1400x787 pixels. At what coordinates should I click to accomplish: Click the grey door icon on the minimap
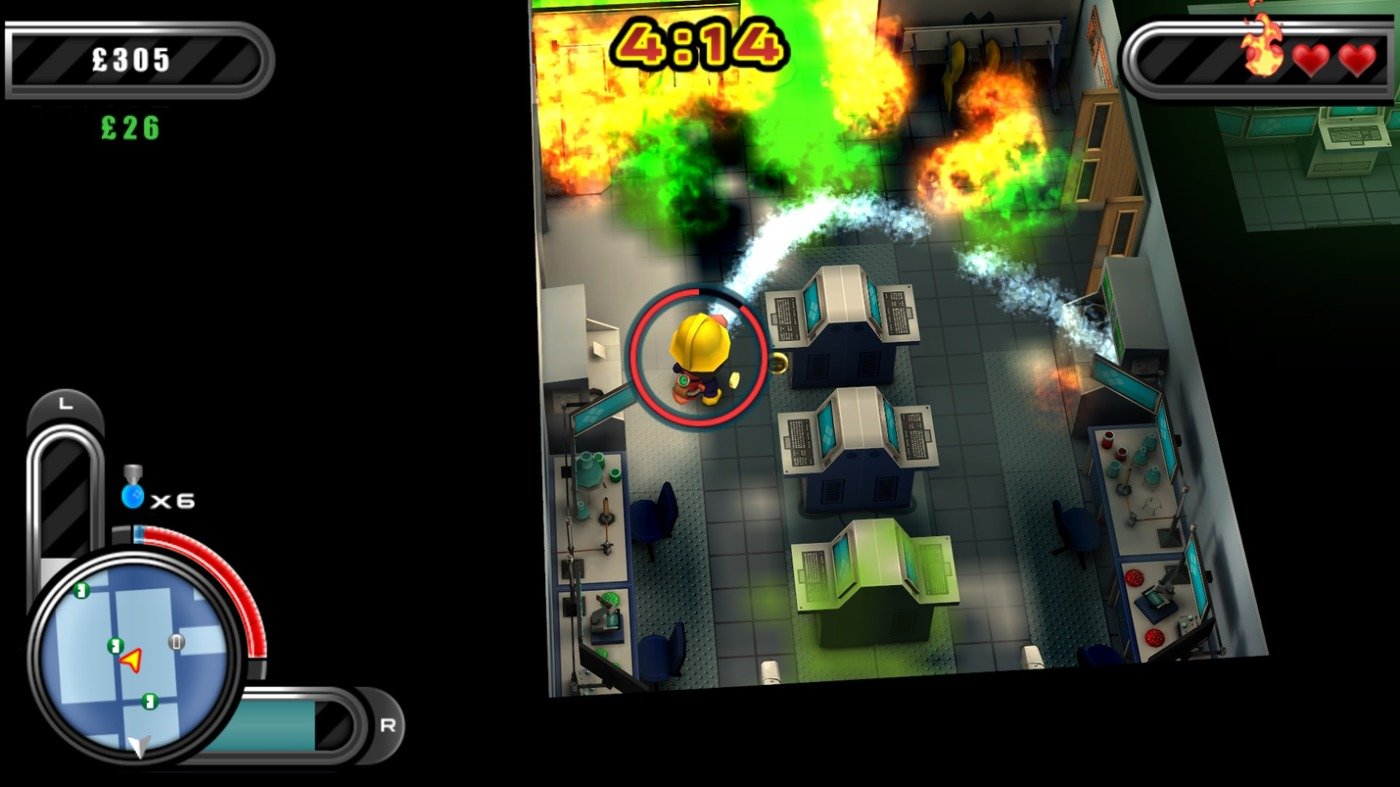coord(176,640)
